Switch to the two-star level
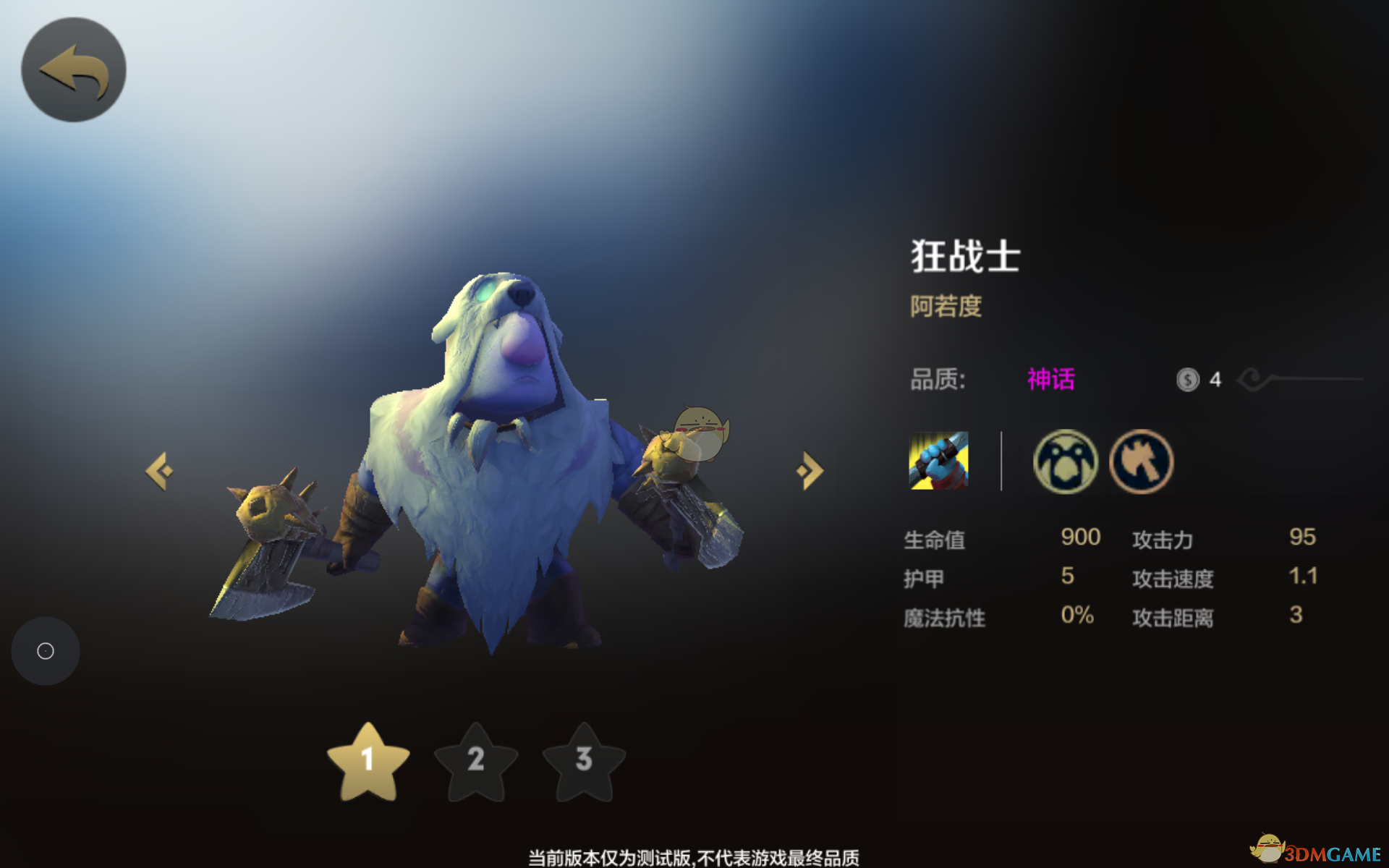The height and width of the screenshot is (868, 1389). [x=476, y=762]
